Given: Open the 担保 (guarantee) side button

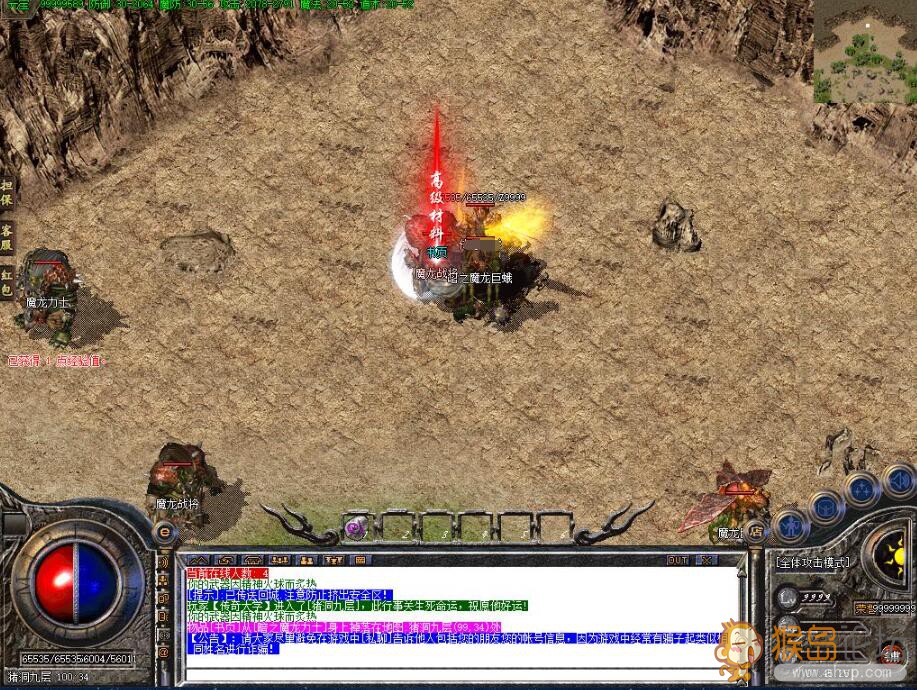Looking at the screenshot, I should click(x=7, y=194).
